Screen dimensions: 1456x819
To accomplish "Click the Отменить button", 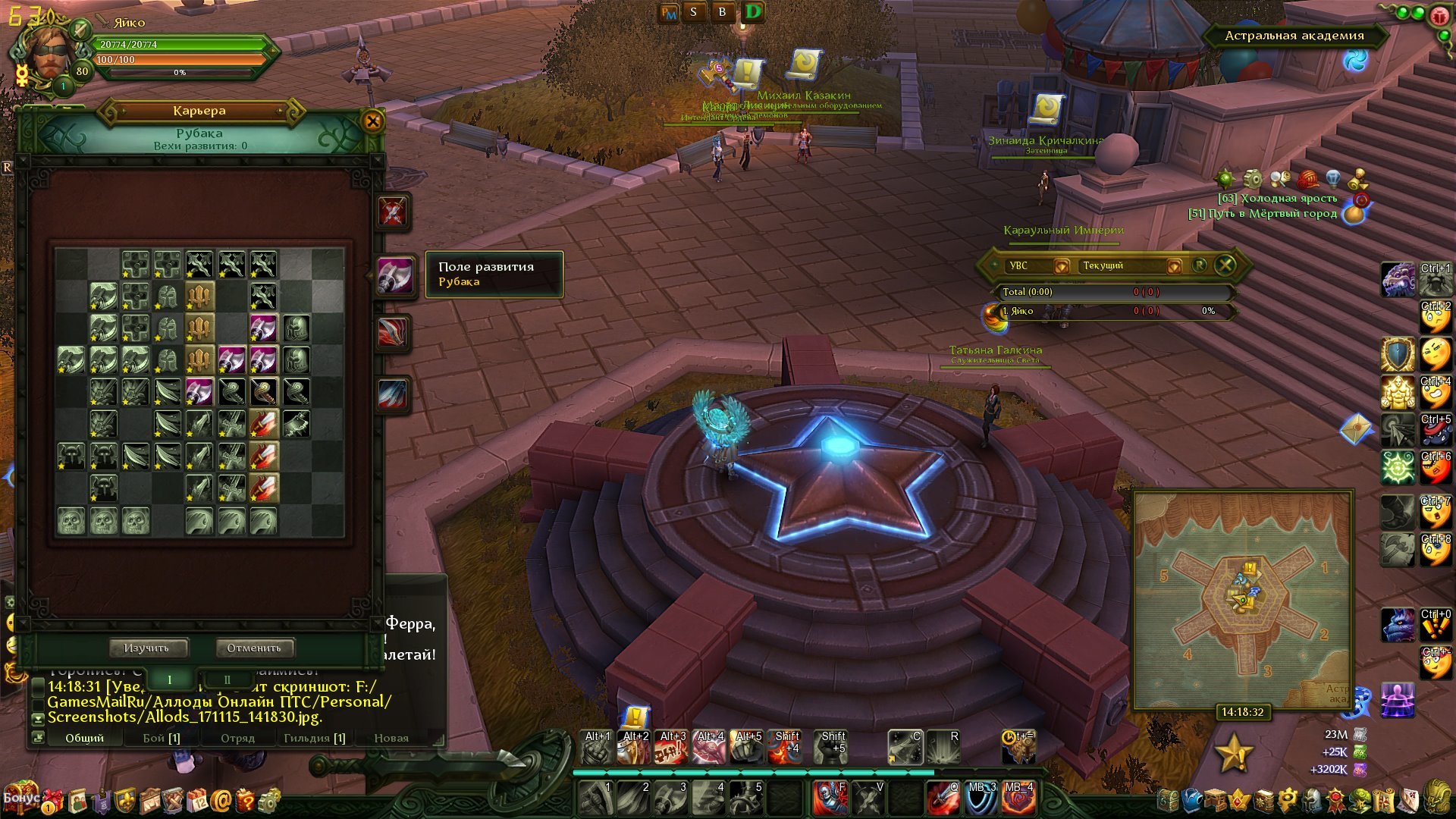I will point(253,648).
